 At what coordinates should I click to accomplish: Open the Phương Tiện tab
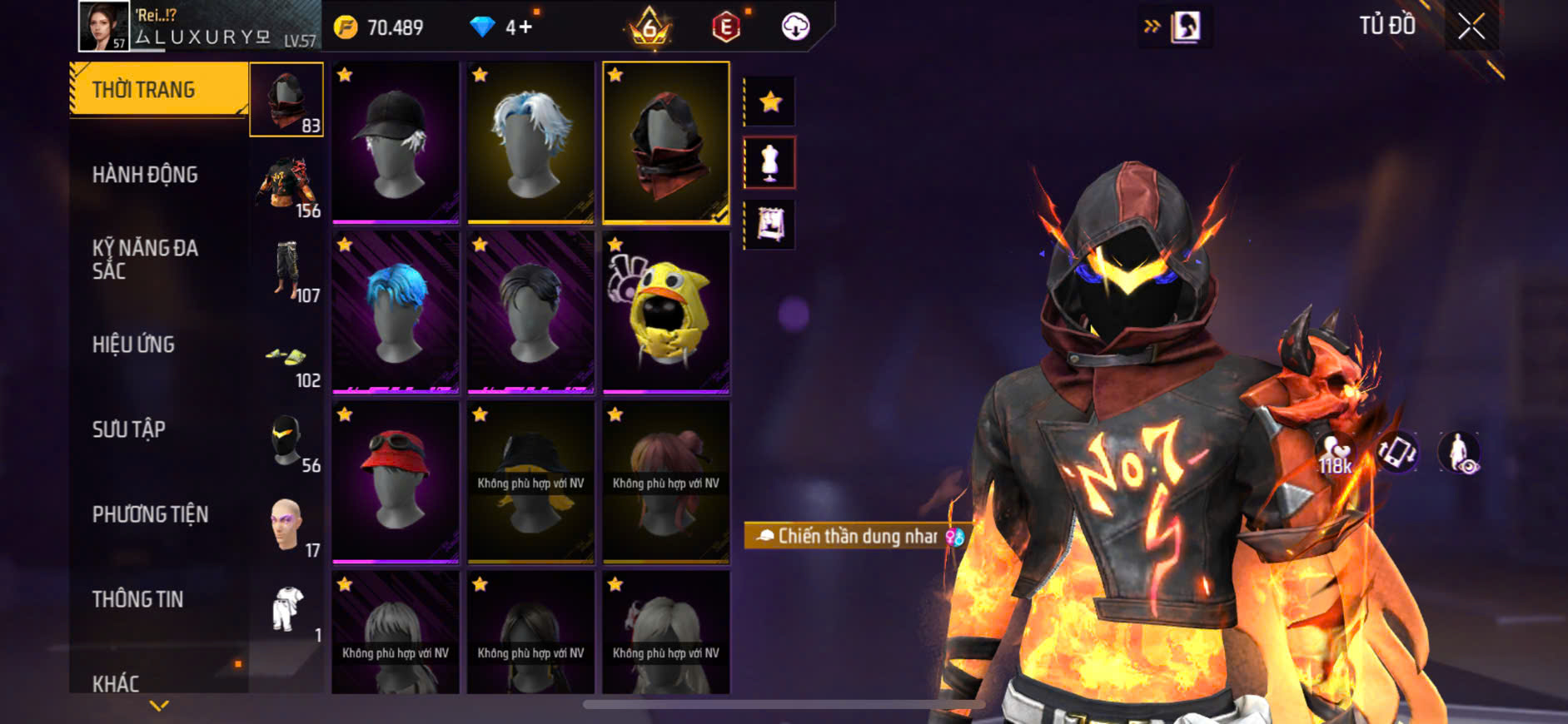coord(150,514)
